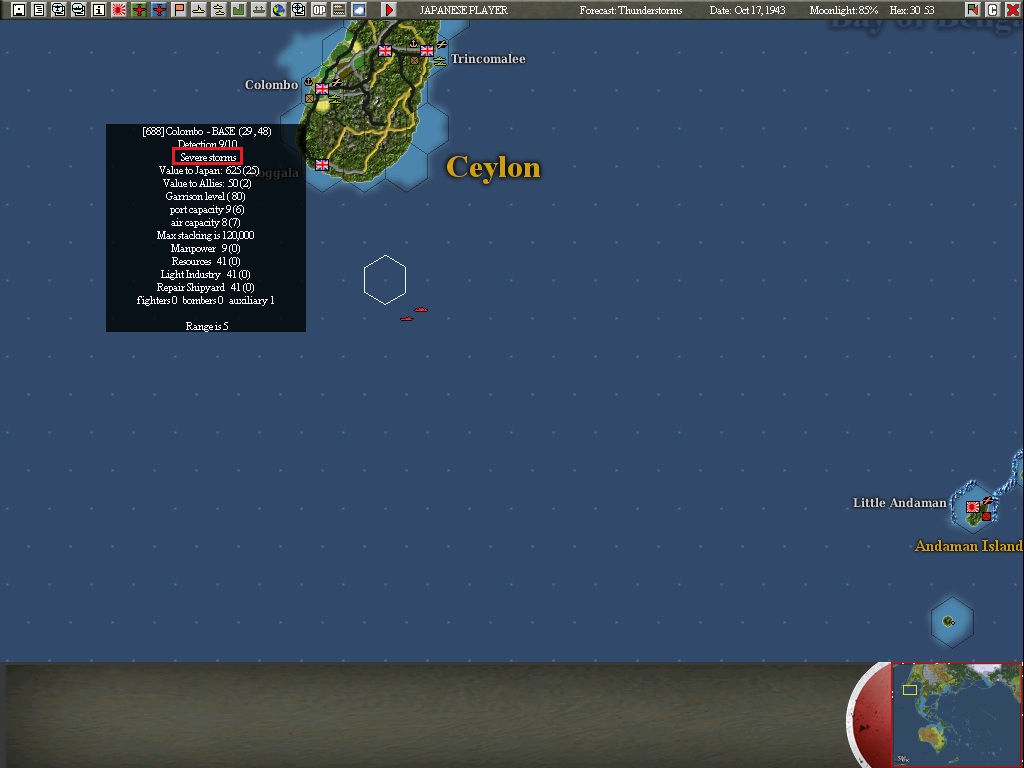The image size is (1024, 768).
Task: Open the document list toolbar icon
Action: 39,10
